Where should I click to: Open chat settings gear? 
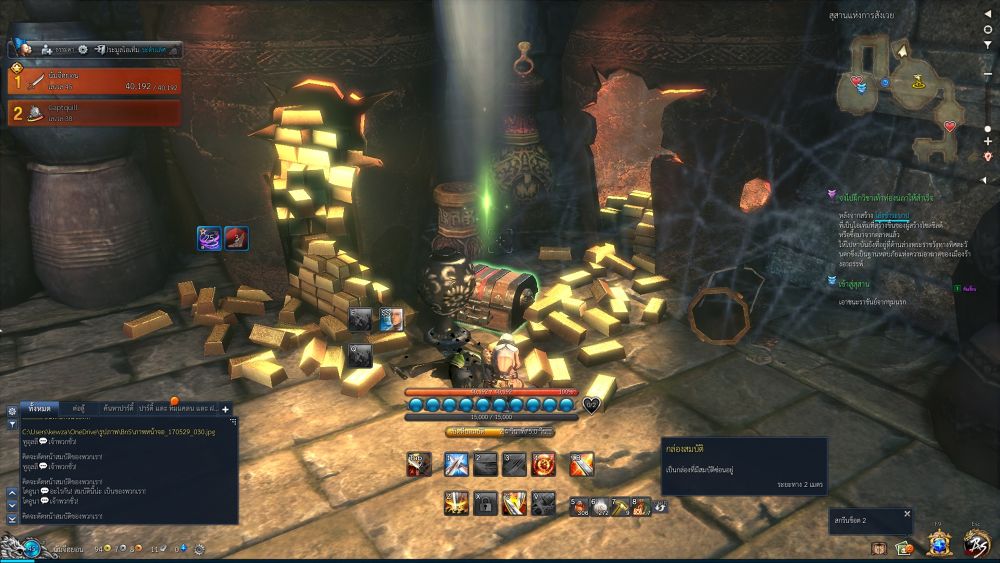coord(12,410)
